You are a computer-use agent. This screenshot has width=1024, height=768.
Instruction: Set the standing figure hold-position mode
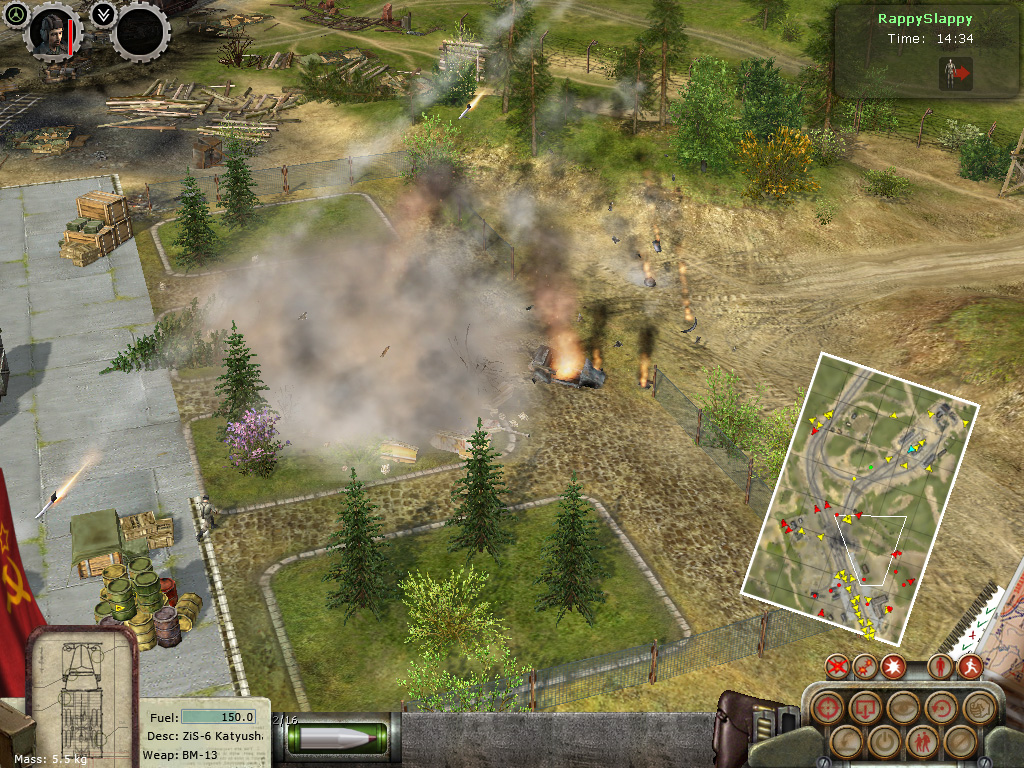(x=940, y=666)
